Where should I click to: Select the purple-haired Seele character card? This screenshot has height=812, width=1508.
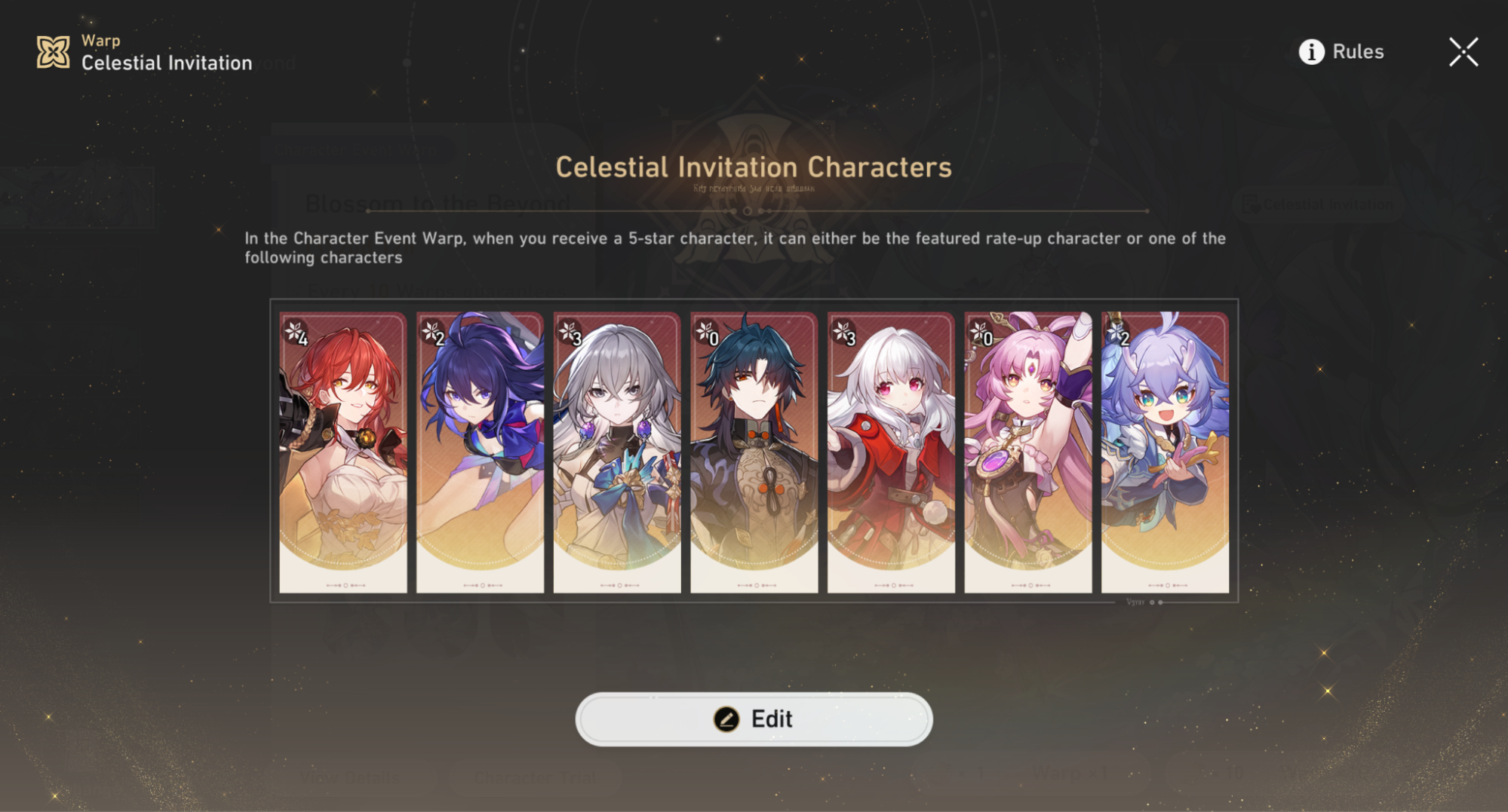coord(480,452)
